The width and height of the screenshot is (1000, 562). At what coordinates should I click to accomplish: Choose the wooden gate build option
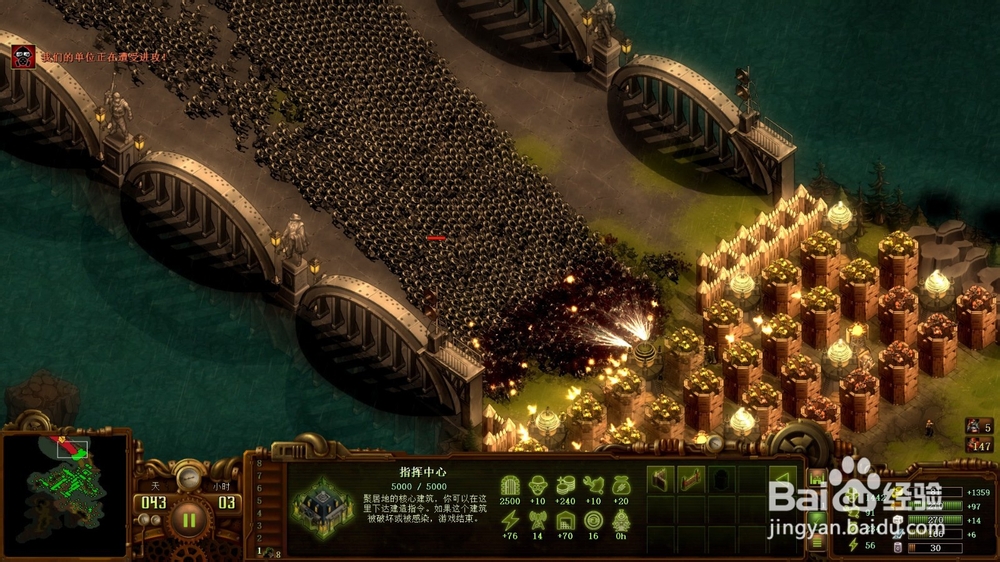[x=691, y=481]
